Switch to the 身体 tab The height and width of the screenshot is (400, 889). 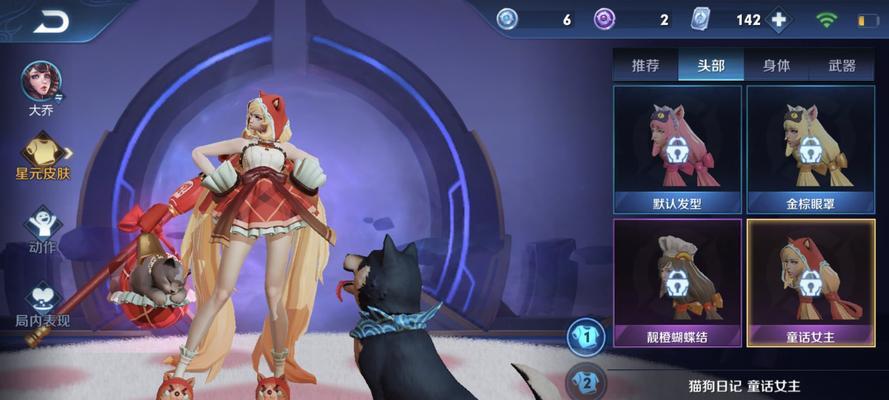pyautogui.click(x=776, y=66)
